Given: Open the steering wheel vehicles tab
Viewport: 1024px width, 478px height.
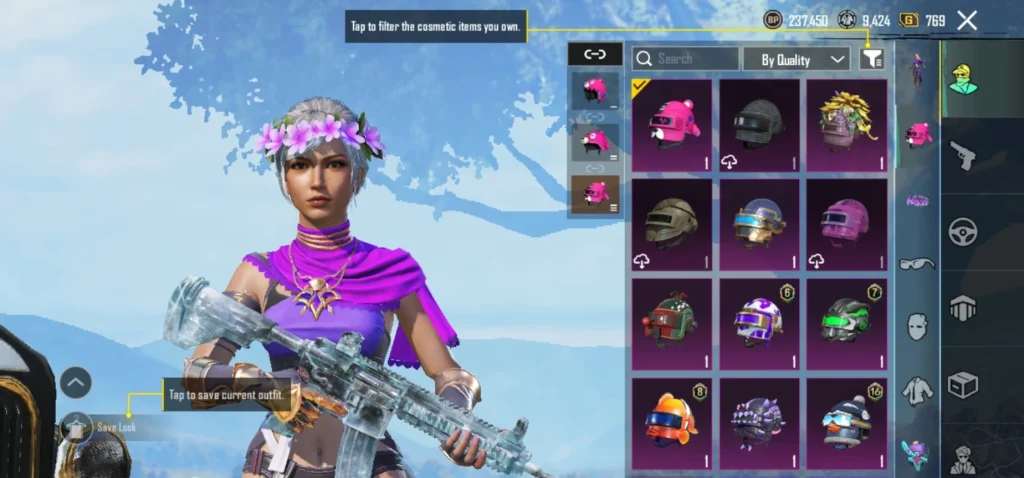Looking at the screenshot, I should click(x=963, y=231).
